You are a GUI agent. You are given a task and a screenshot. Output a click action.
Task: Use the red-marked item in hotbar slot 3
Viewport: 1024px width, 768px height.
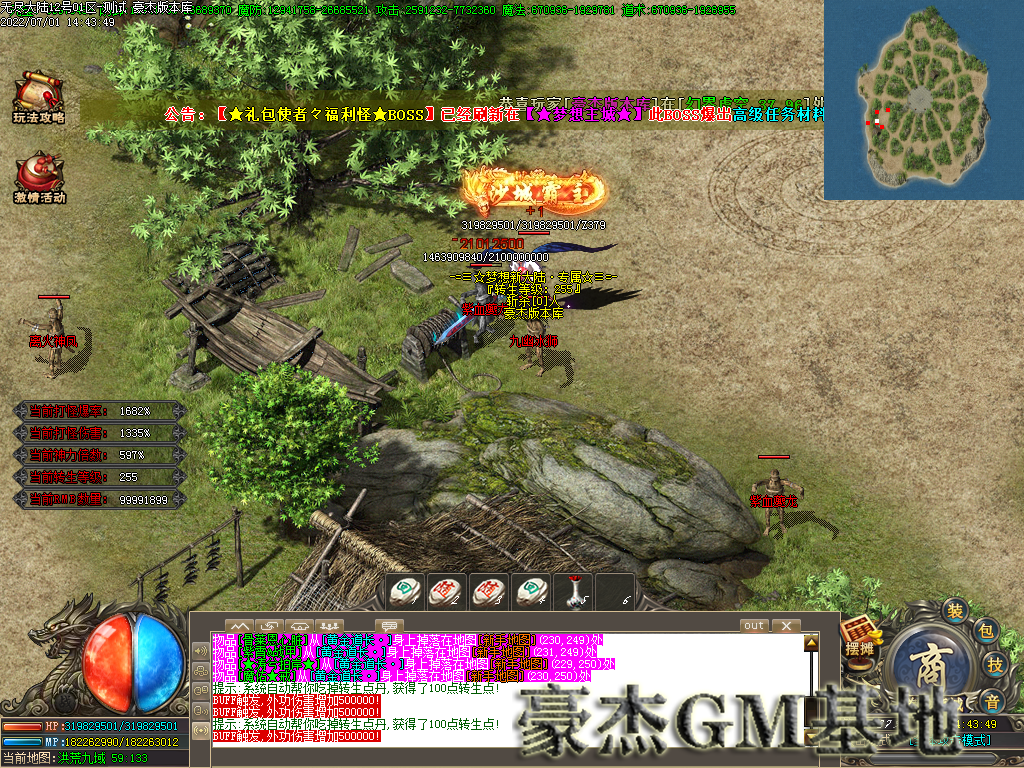tap(487, 591)
